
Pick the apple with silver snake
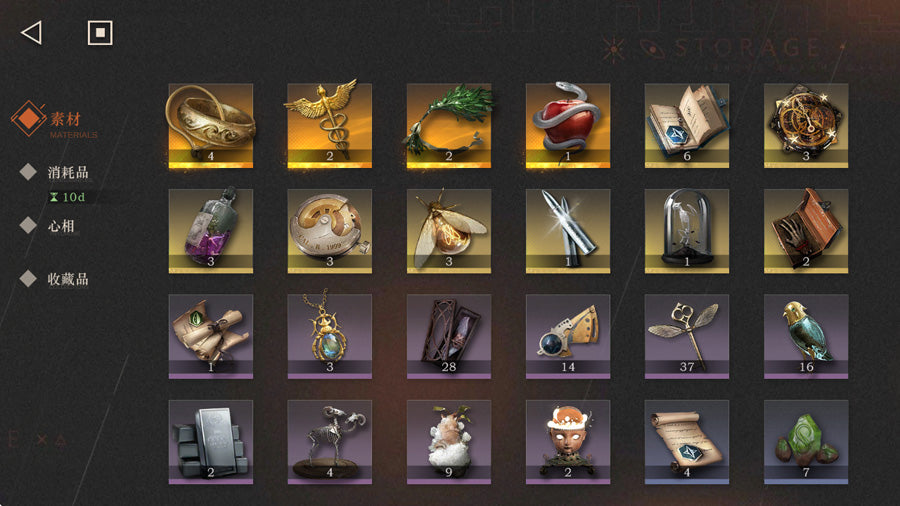(x=568, y=124)
